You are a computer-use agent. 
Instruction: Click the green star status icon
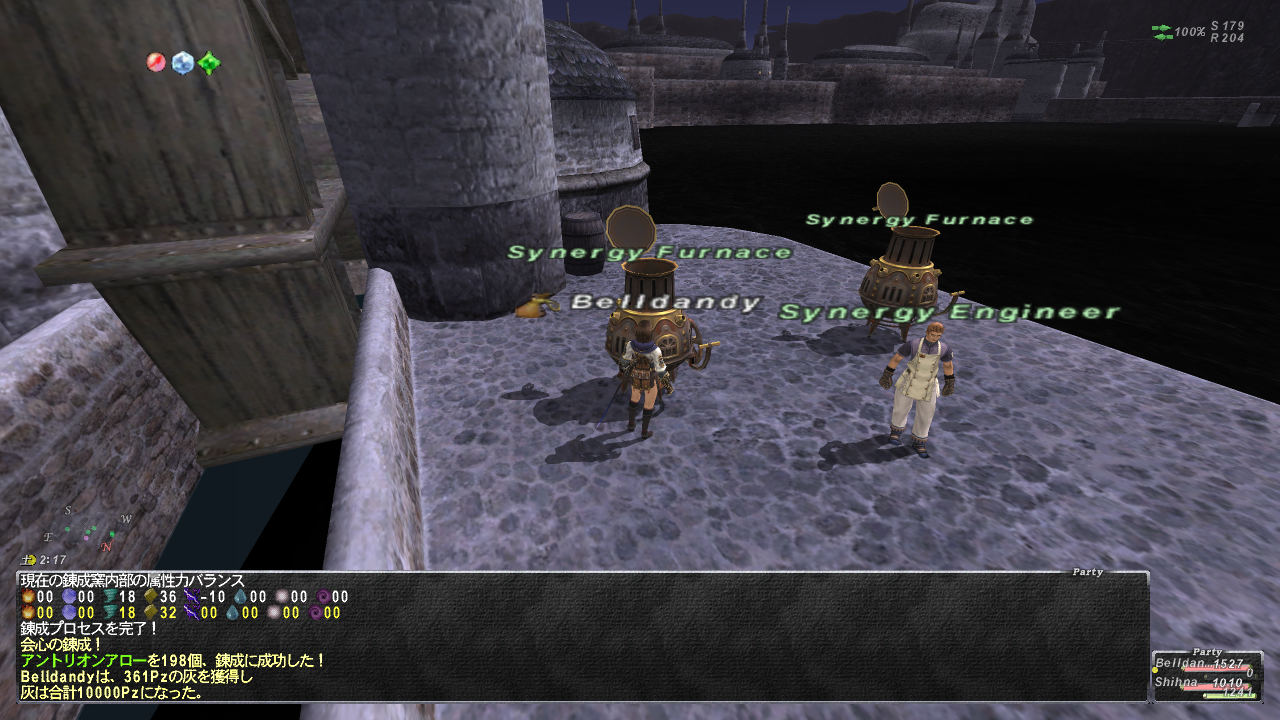pos(208,64)
